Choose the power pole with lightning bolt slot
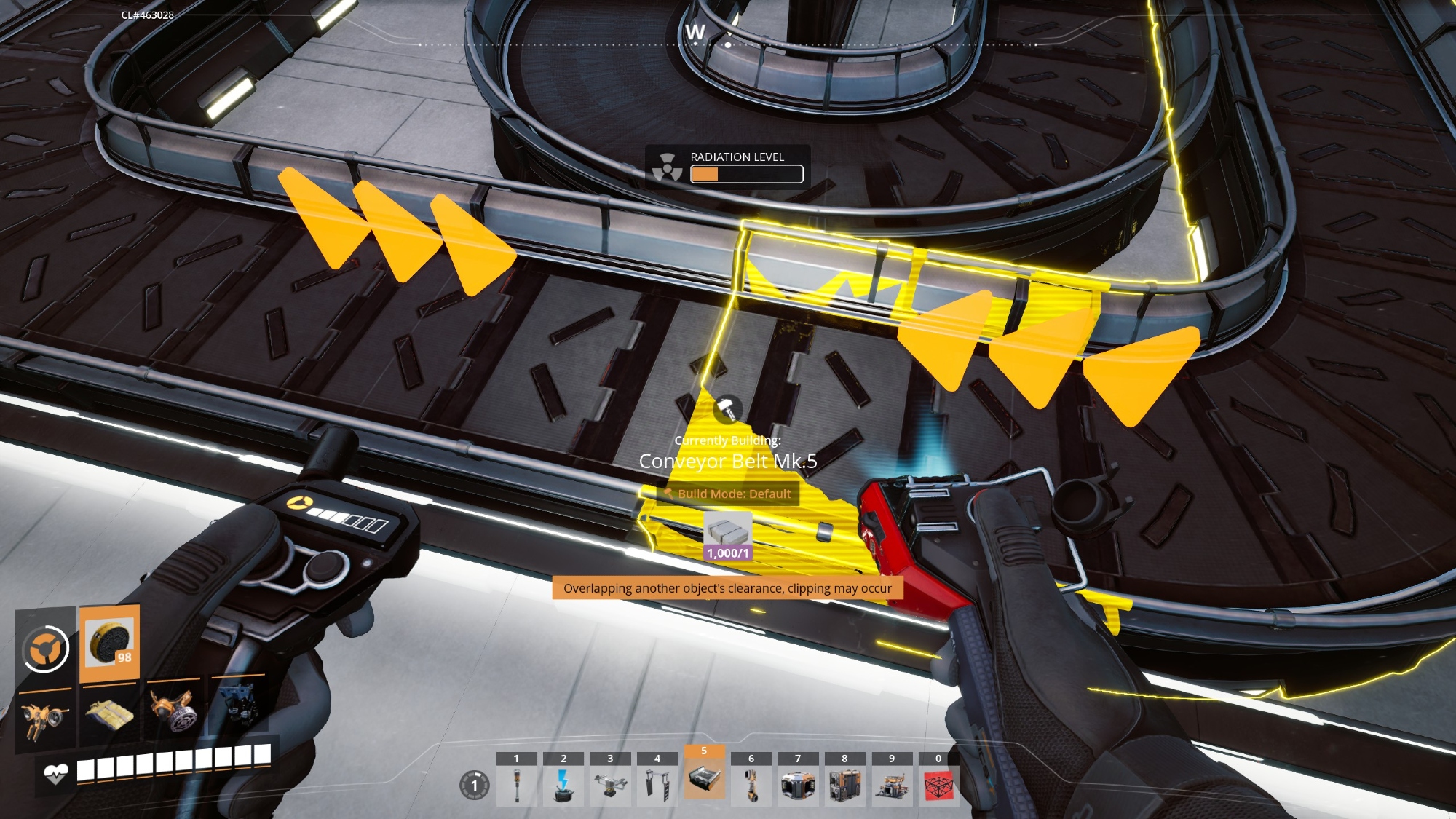 [563, 785]
